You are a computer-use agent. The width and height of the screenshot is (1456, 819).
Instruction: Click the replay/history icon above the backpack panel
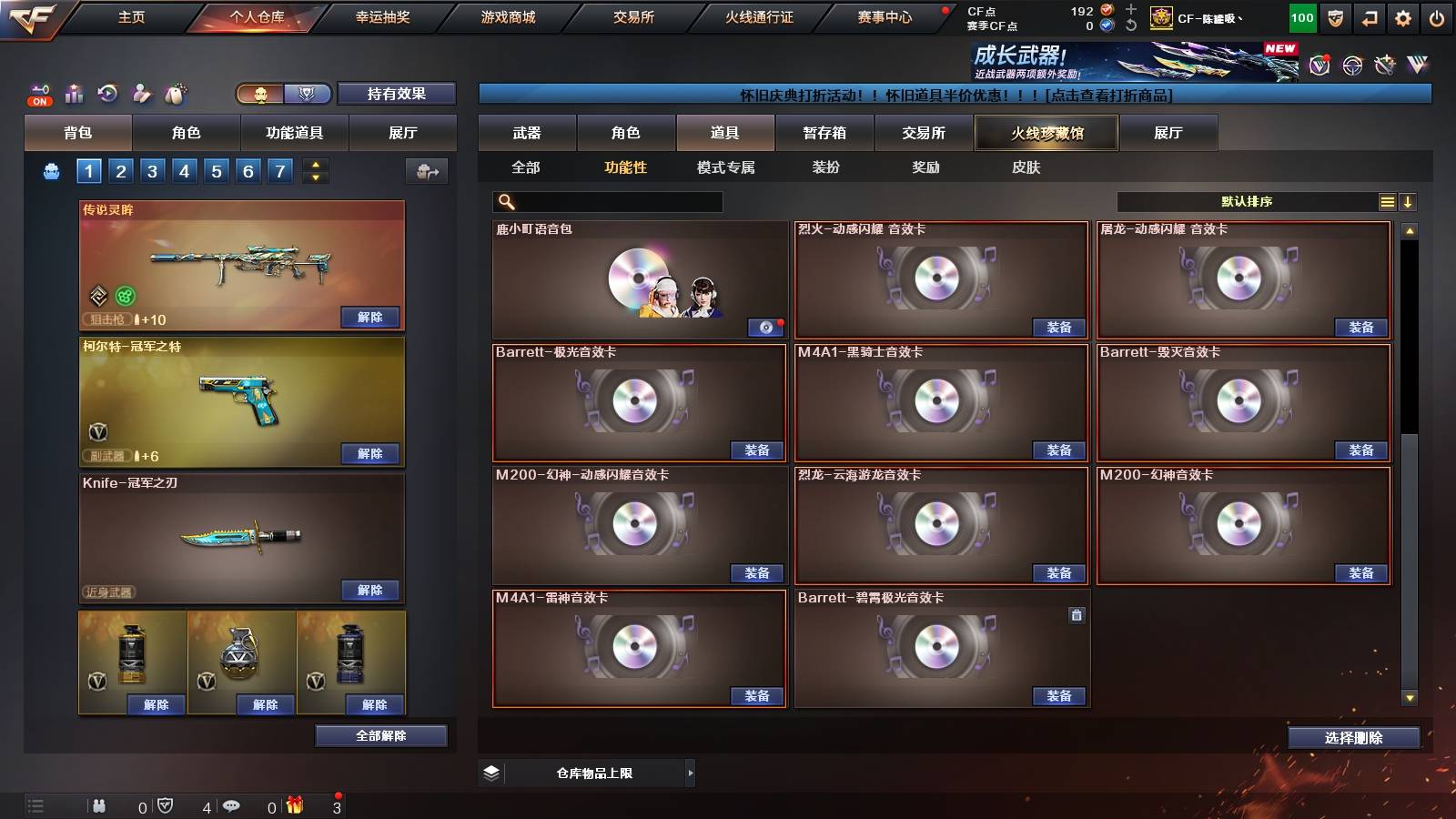click(x=107, y=94)
